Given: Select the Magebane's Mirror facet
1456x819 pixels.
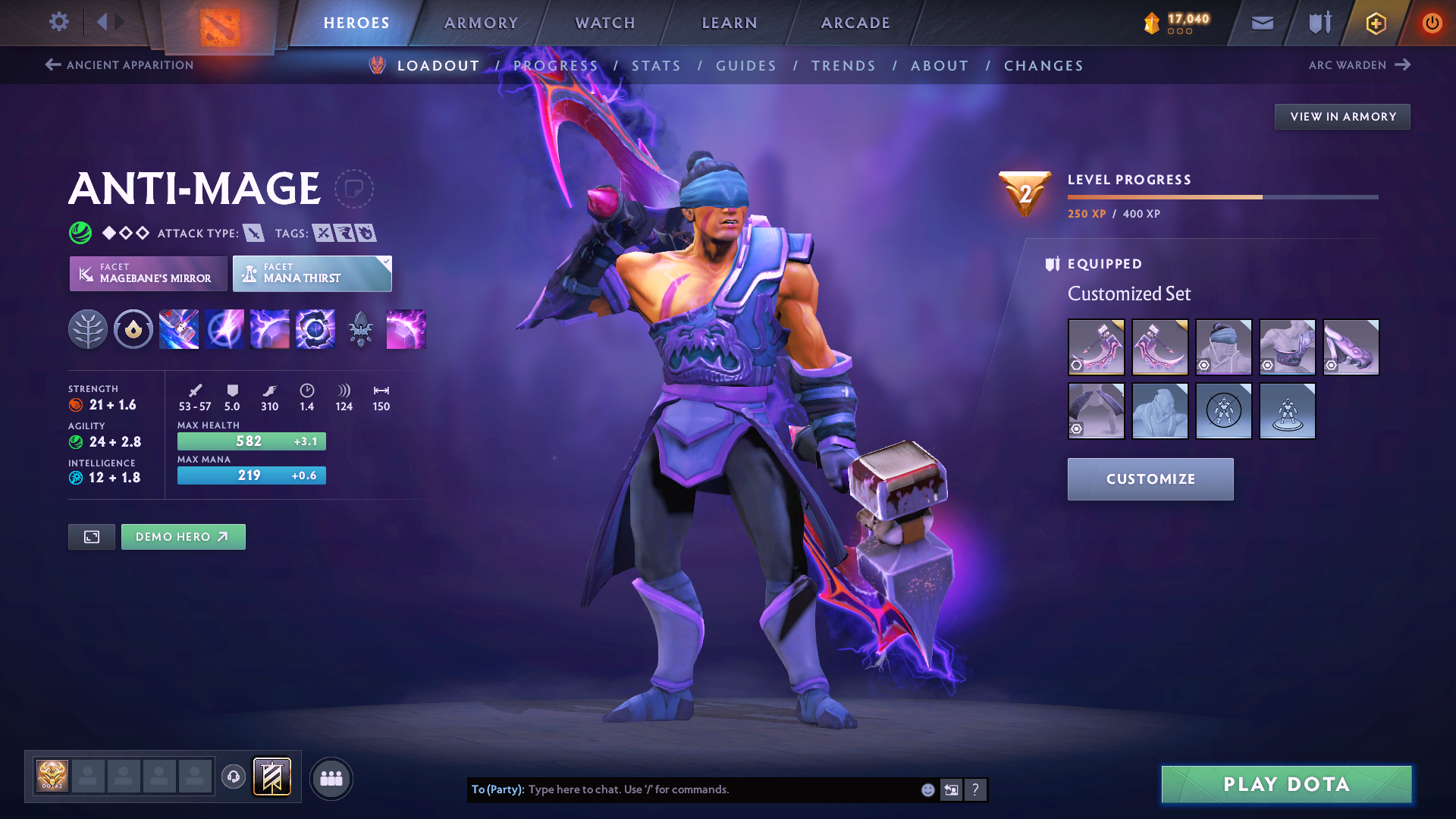Looking at the screenshot, I should click(x=148, y=273).
